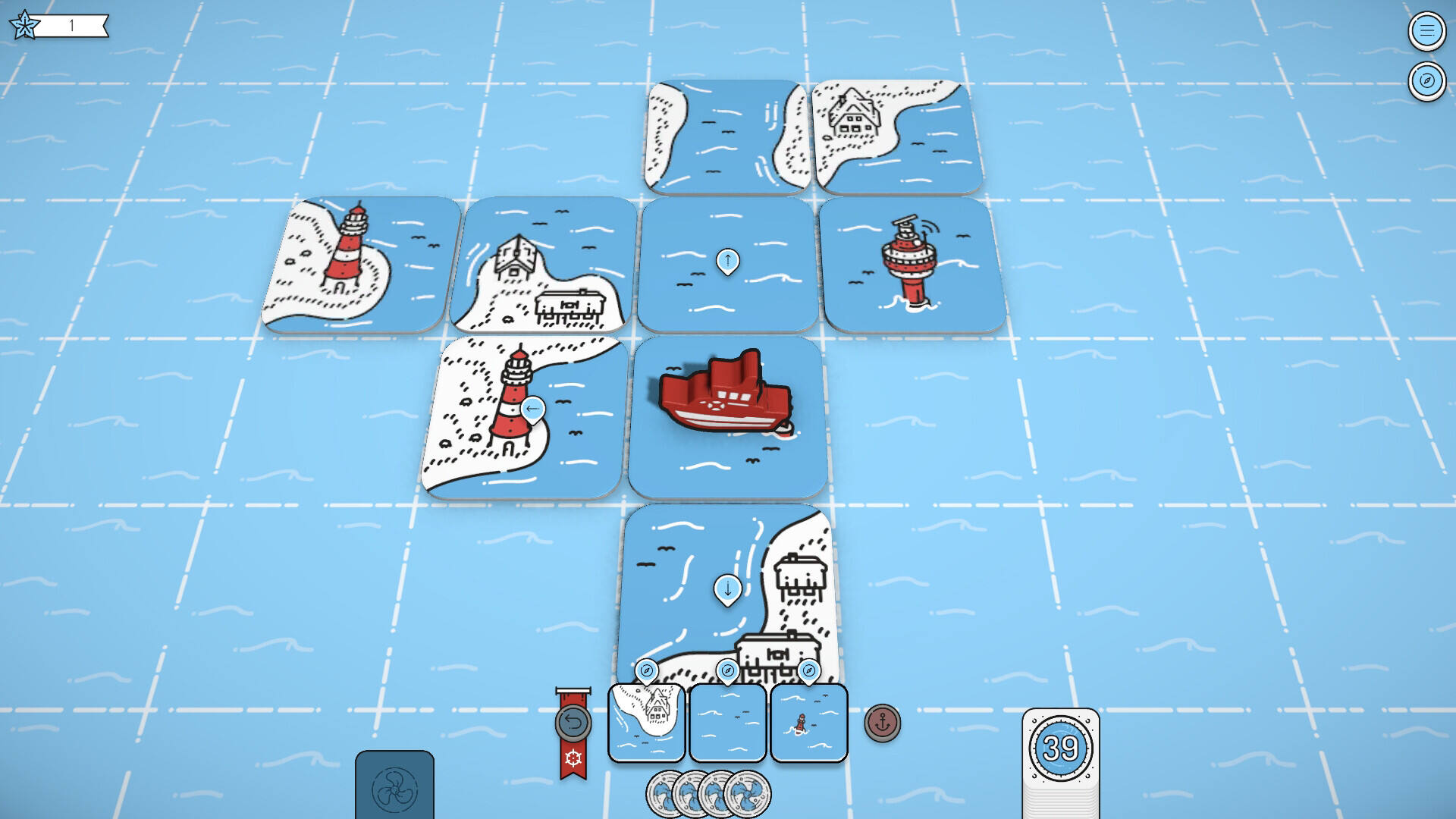The width and height of the screenshot is (1456, 819).
Task: Pick the red buoy tile in hand
Action: [808, 722]
